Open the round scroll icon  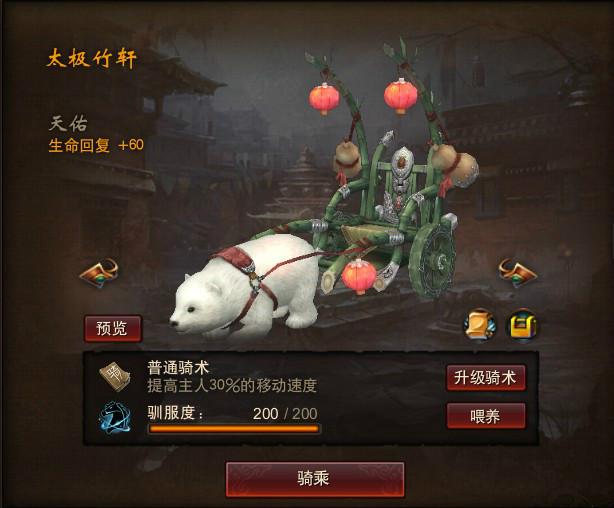click(479, 324)
